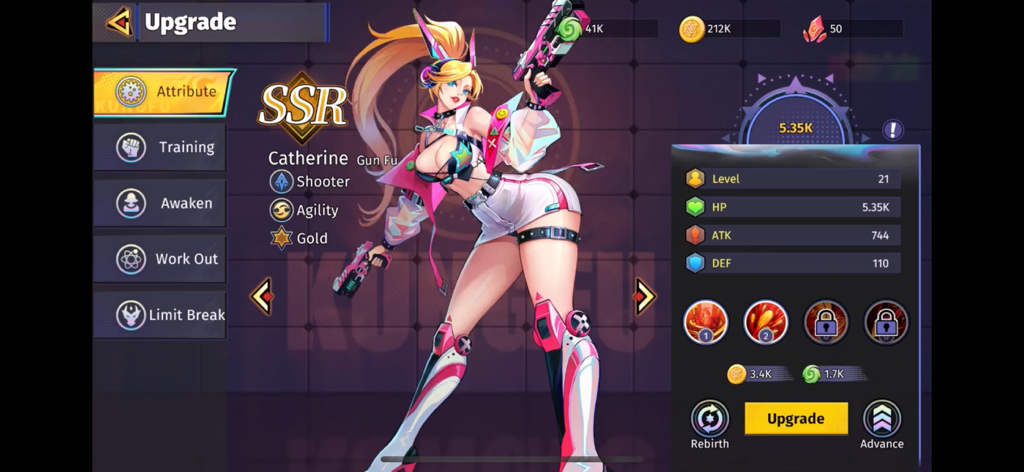Inspect the second skill icon
The image size is (1024, 472).
766,322
